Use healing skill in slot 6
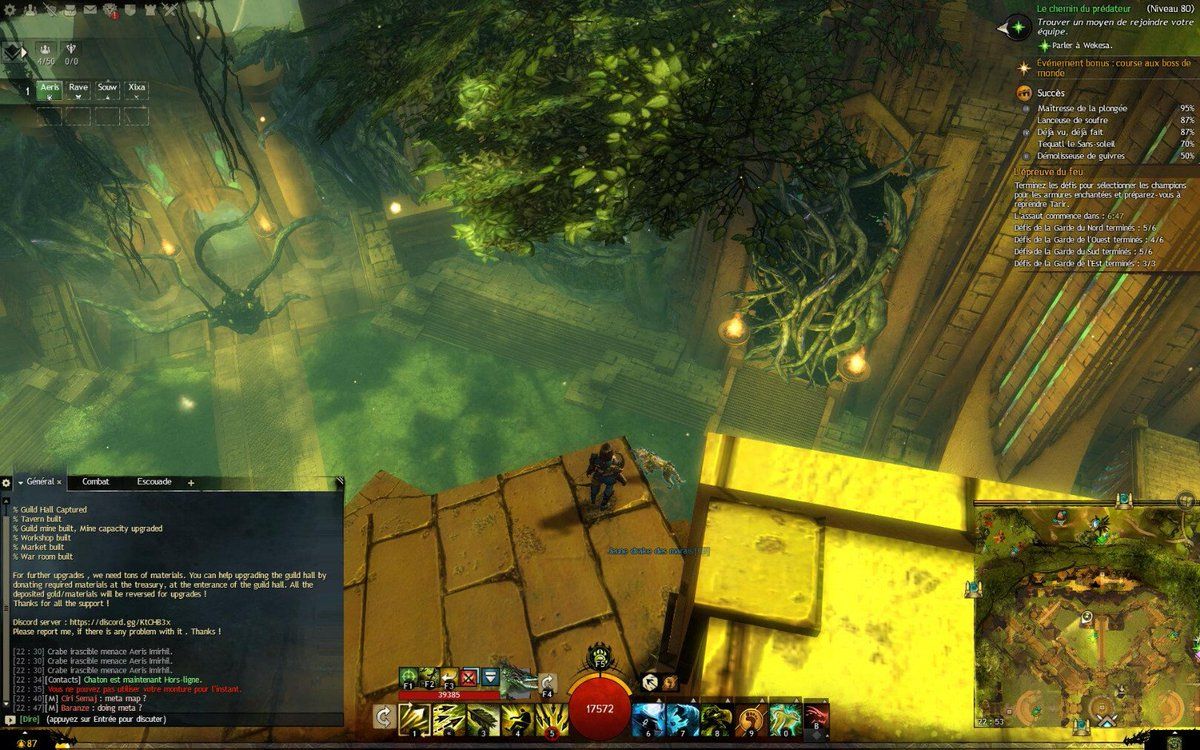 (647, 718)
